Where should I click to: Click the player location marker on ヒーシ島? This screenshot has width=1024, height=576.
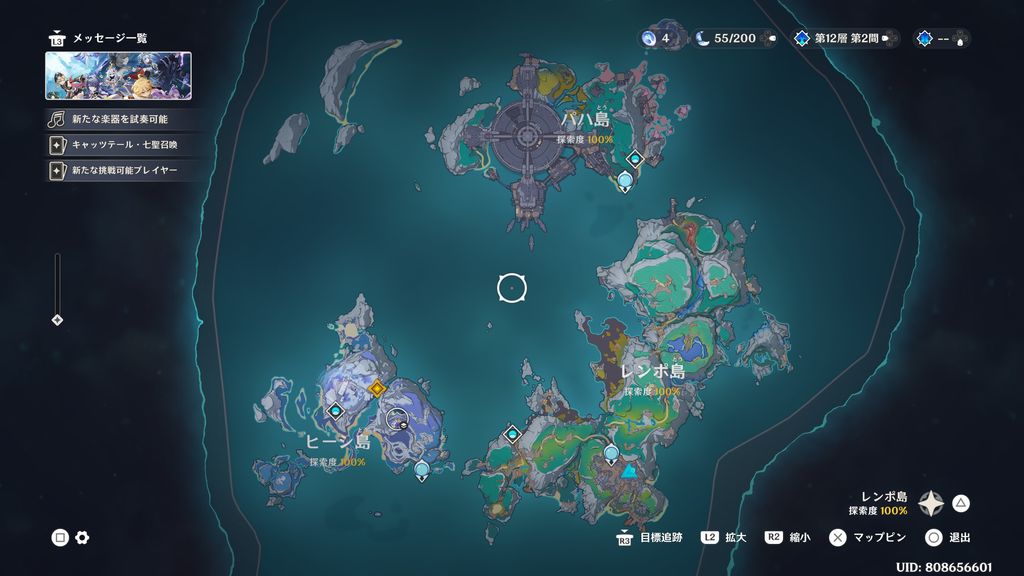[398, 420]
